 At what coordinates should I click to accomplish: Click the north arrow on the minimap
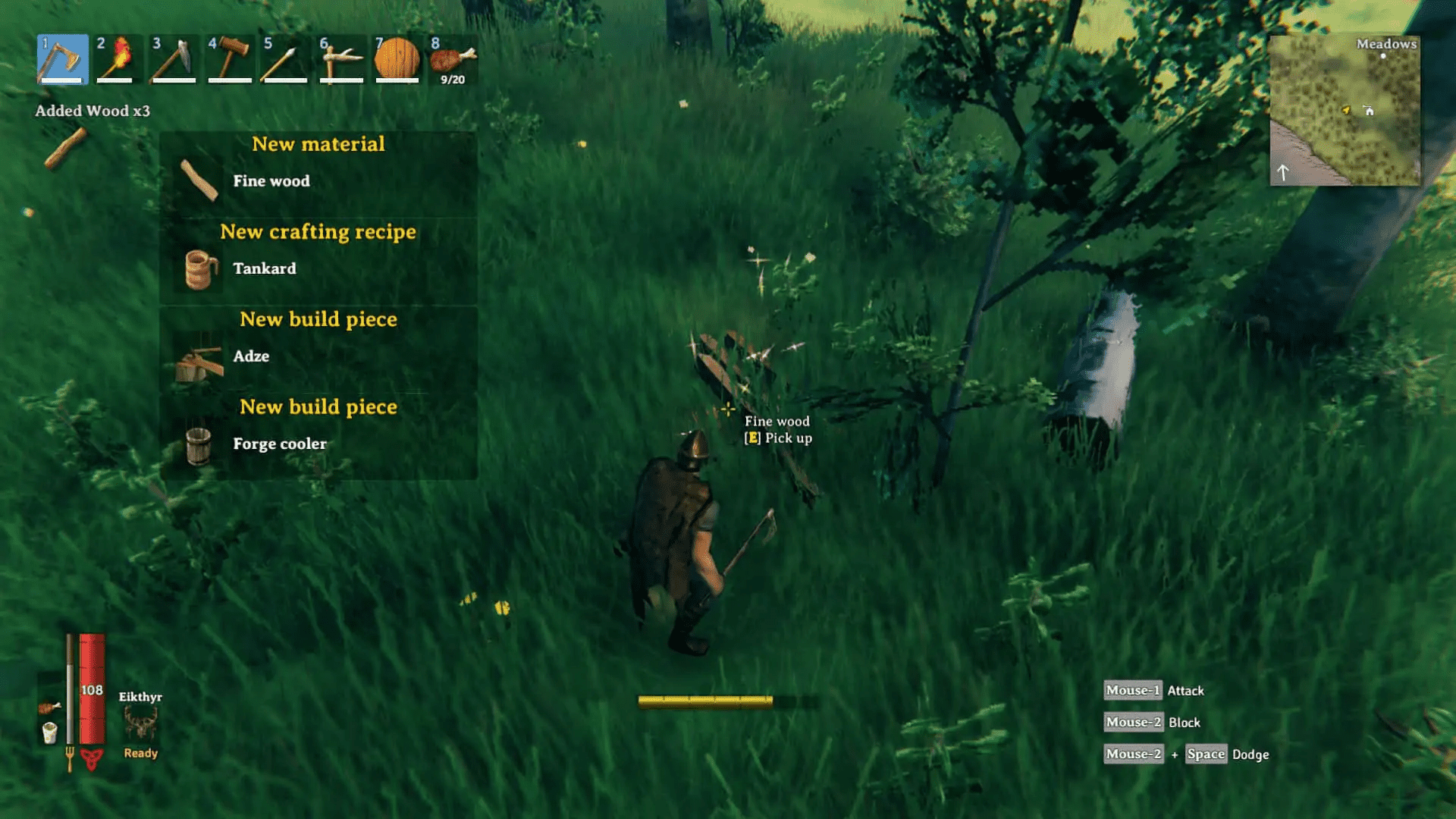[x=1284, y=173]
